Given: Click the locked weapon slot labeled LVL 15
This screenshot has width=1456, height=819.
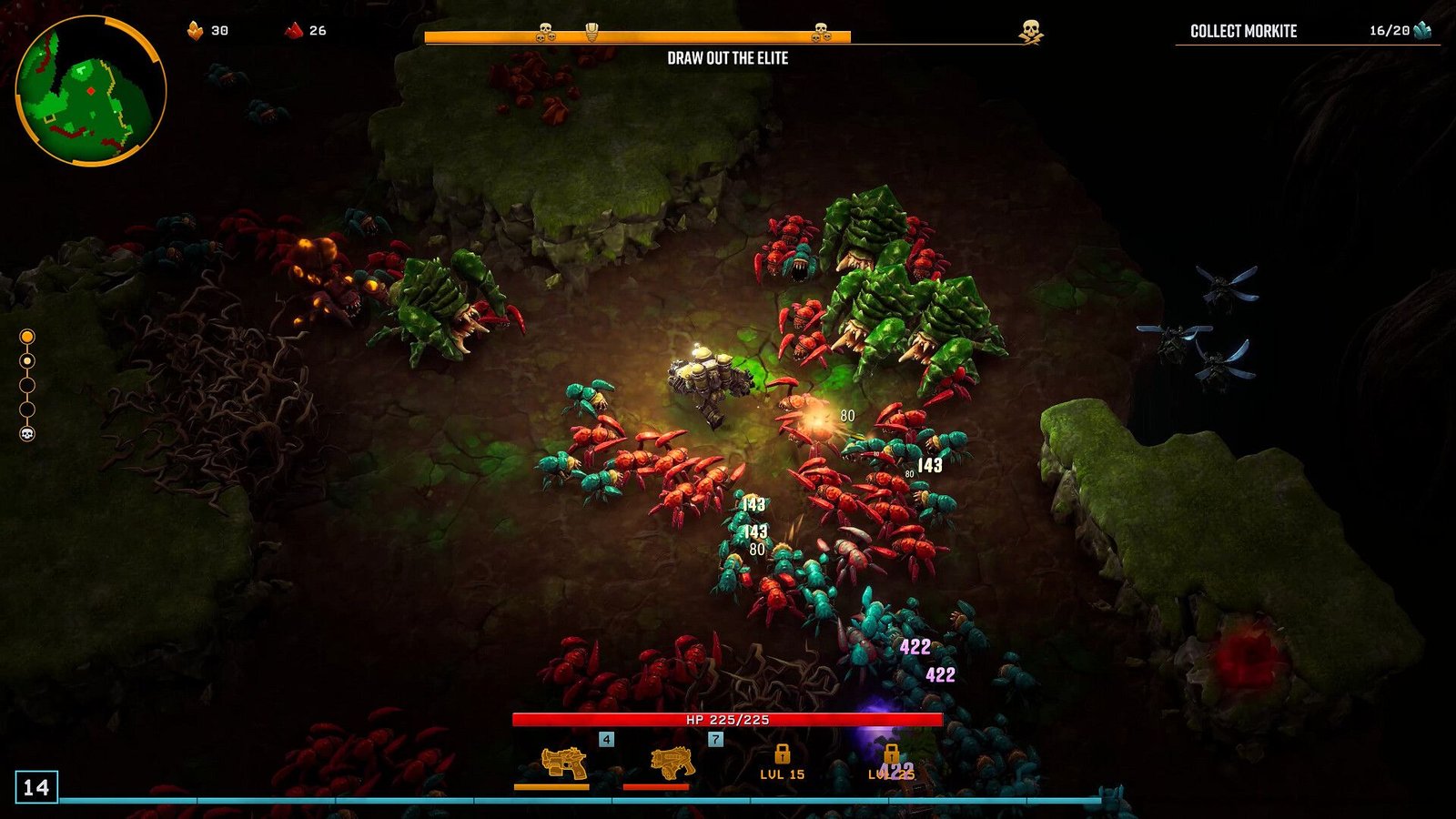Looking at the screenshot, I should [x=782, y=762].
